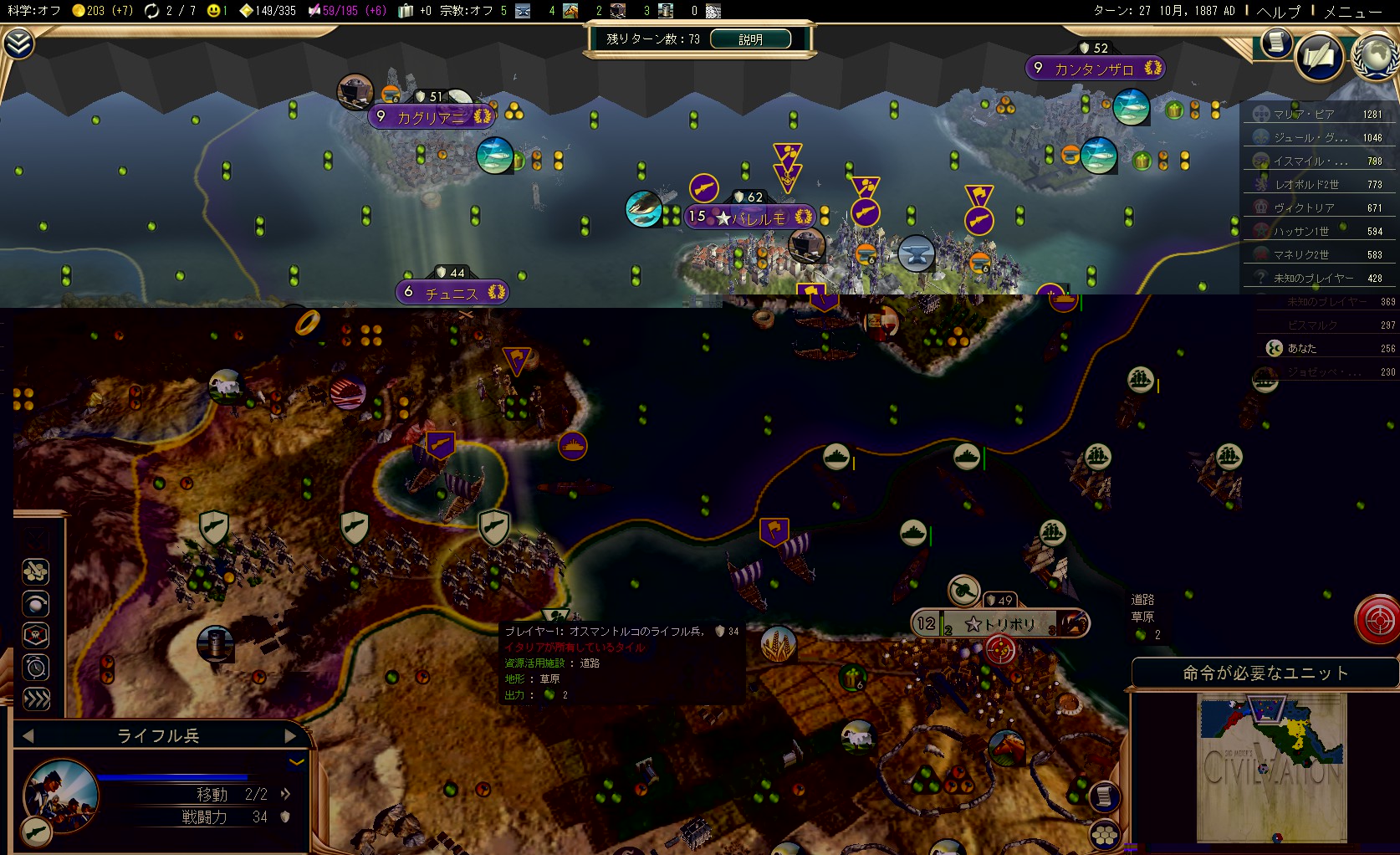Click the 説明 details button
Image resolution: width=1400 pixels, height=855 pixels.
[750, 39]
